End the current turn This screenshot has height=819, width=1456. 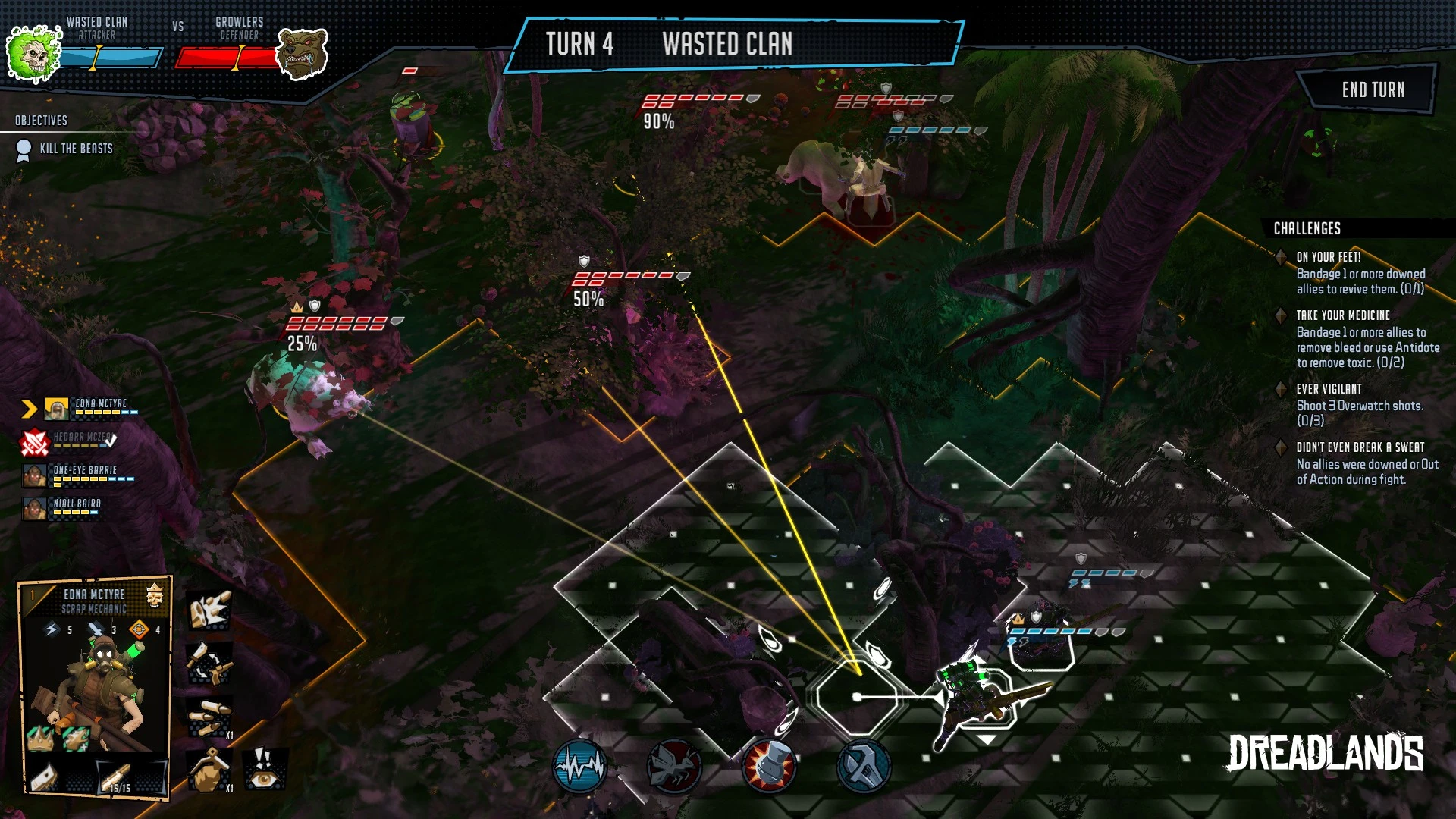click(x=1373, y=89)
